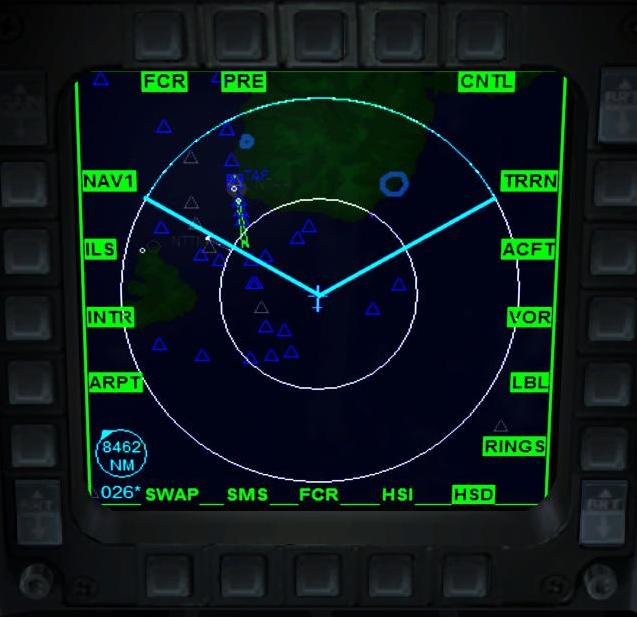Image resolution: width=637 pixels, height=617 pixels.
Task: Toggle LBL map labels
Action: pos(531,383)
